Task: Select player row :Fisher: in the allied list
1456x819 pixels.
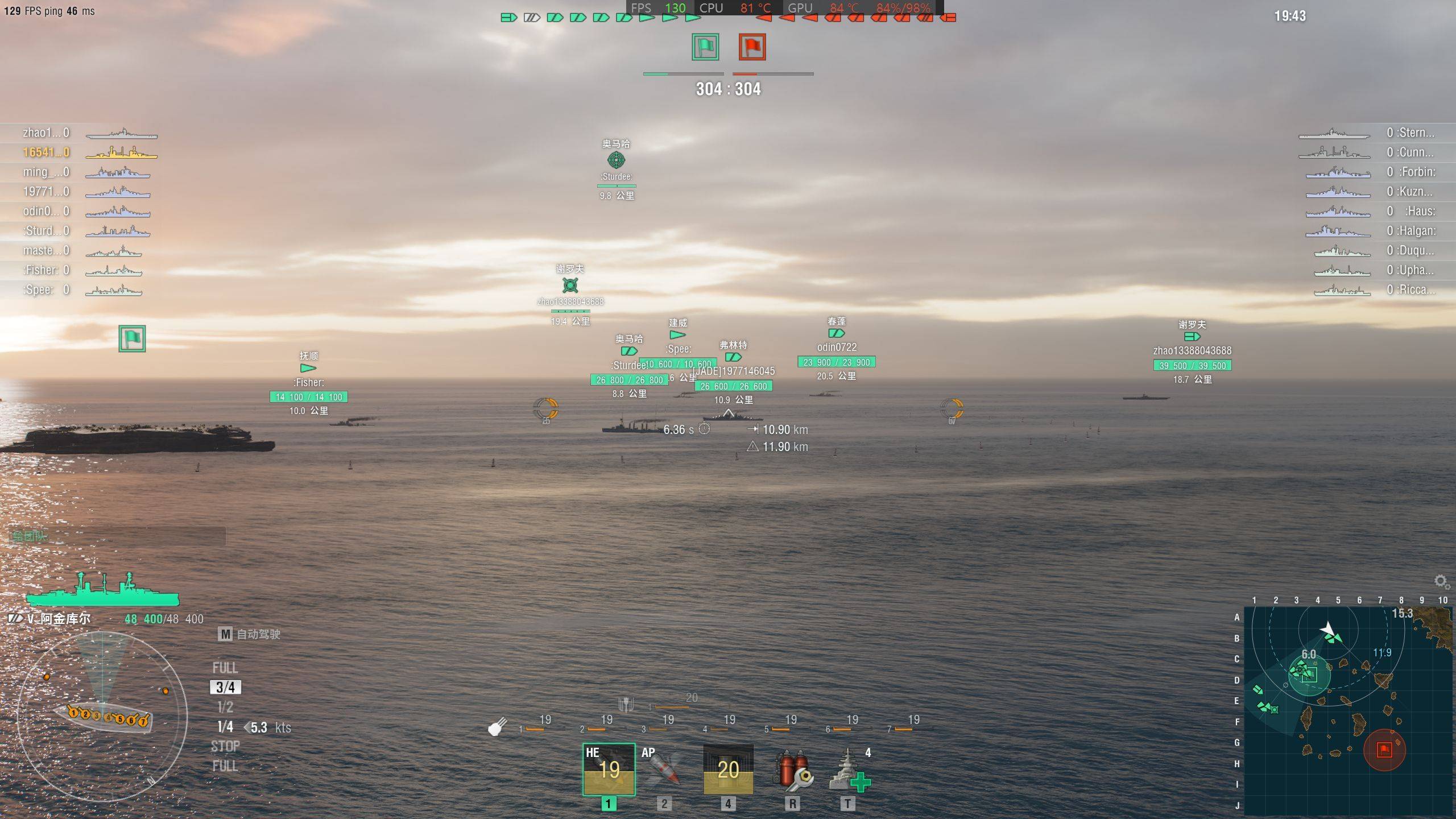Action: [x=80, y=270]
